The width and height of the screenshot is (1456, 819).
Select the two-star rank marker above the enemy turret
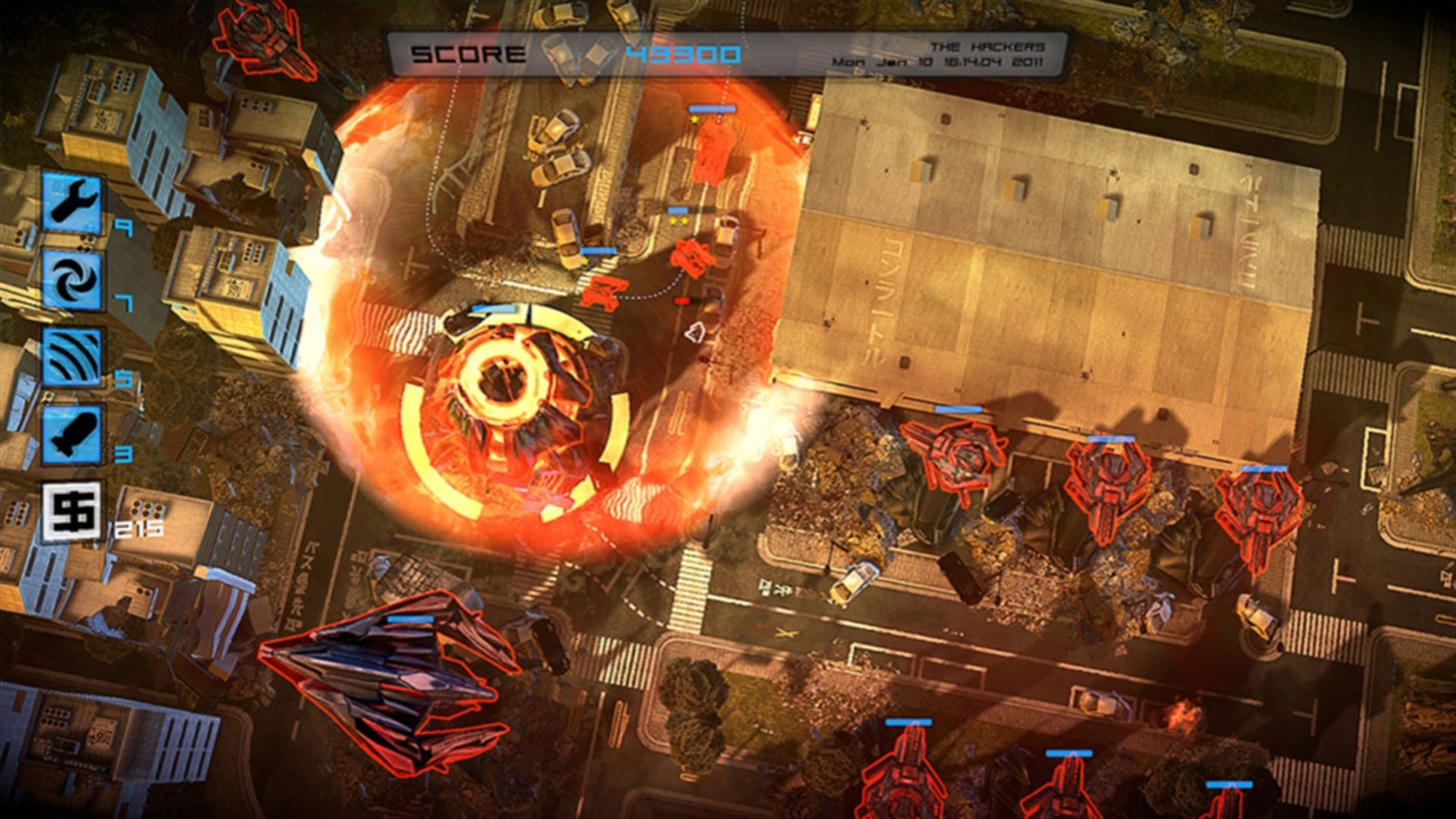679,221
